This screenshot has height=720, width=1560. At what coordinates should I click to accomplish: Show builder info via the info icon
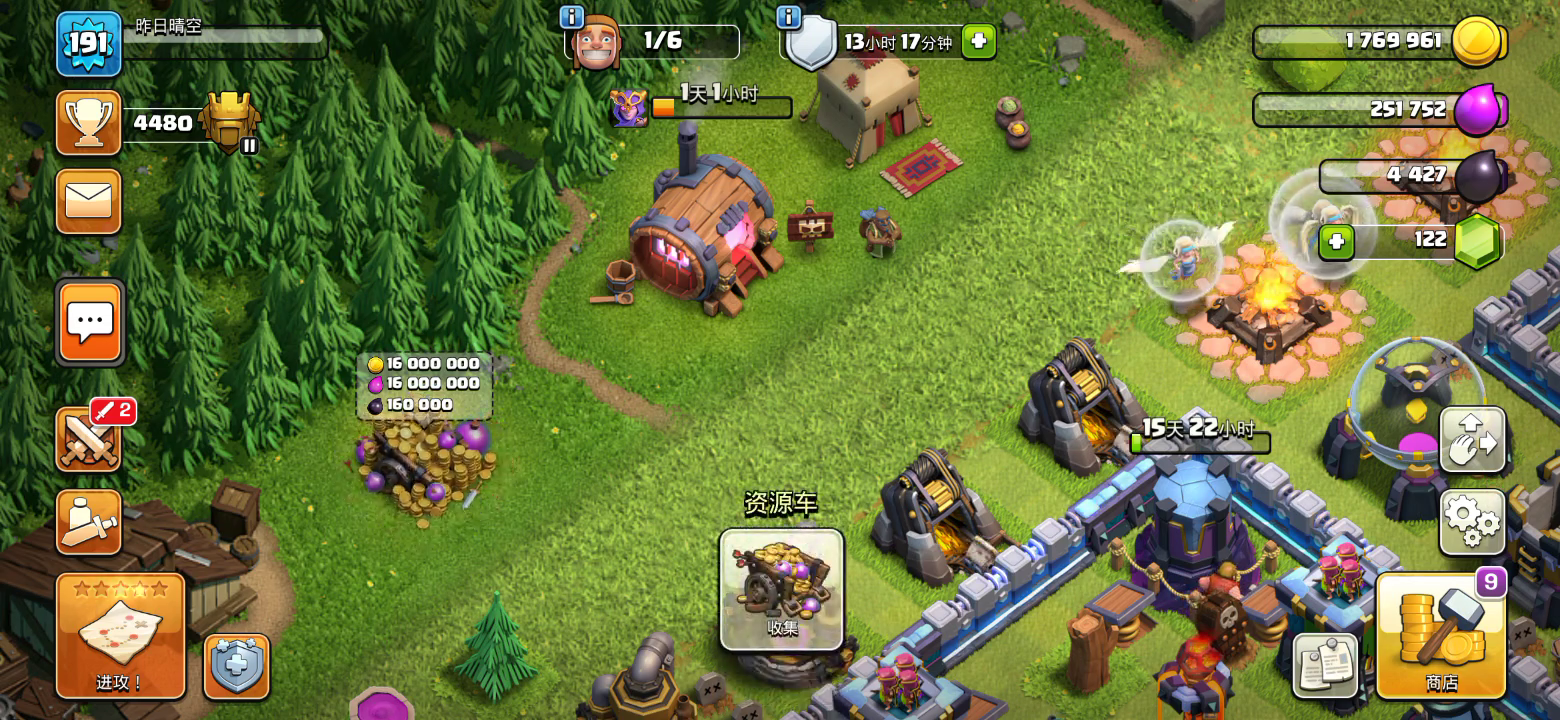(x=572, y=17)
